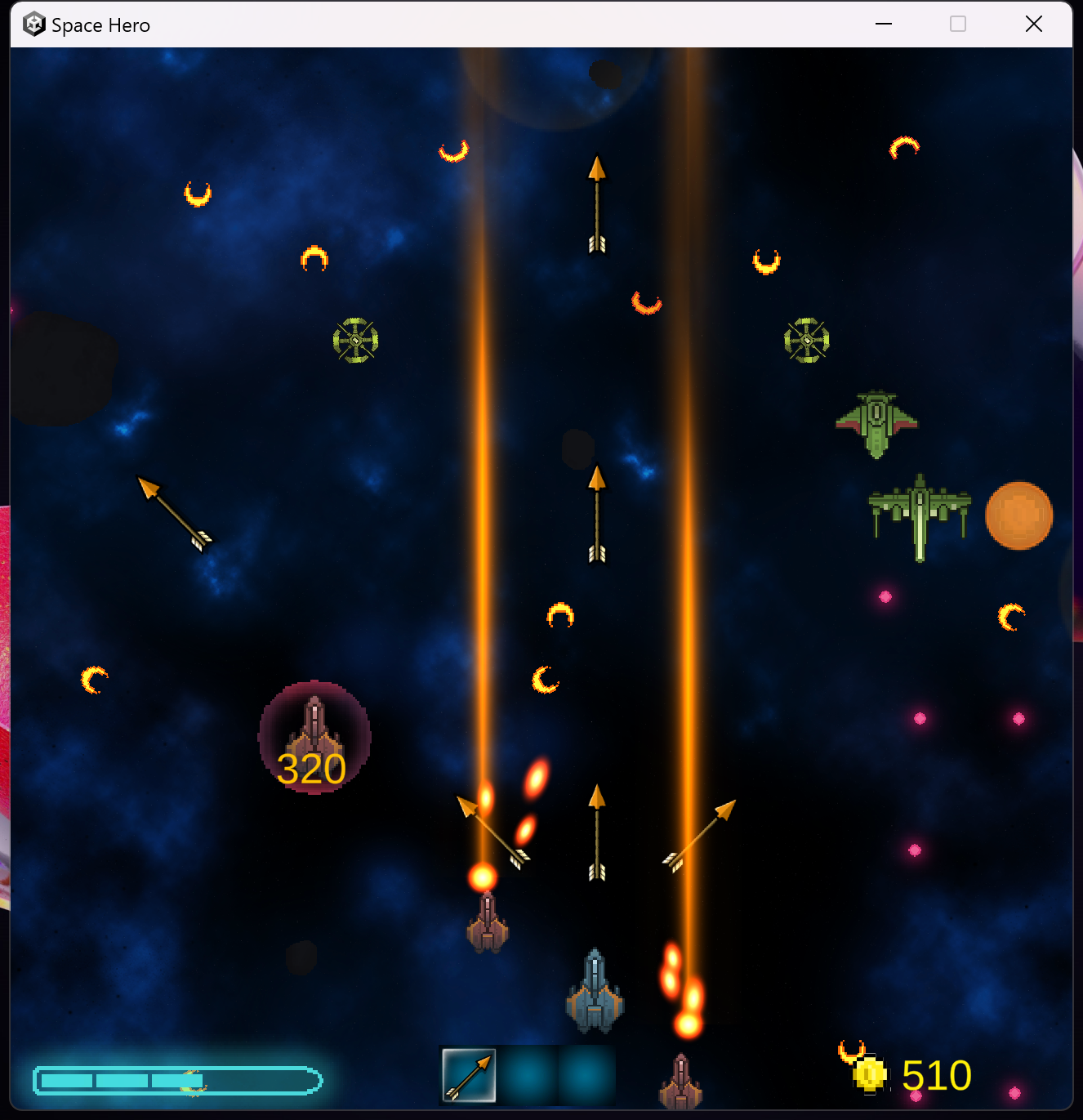Click the Space Hero app icon
Image resolution: width=1083 pixels, height=1120 pixels.
click(33, 24)
